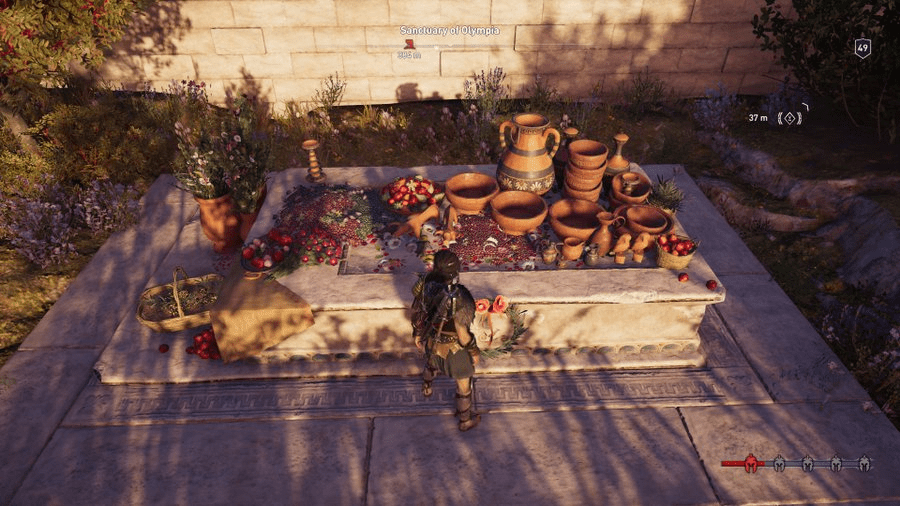This screenshot has width=900, height=506.
Task: Click the diamond objective marker showing 37 m
Action: click(x=791, y=118)
